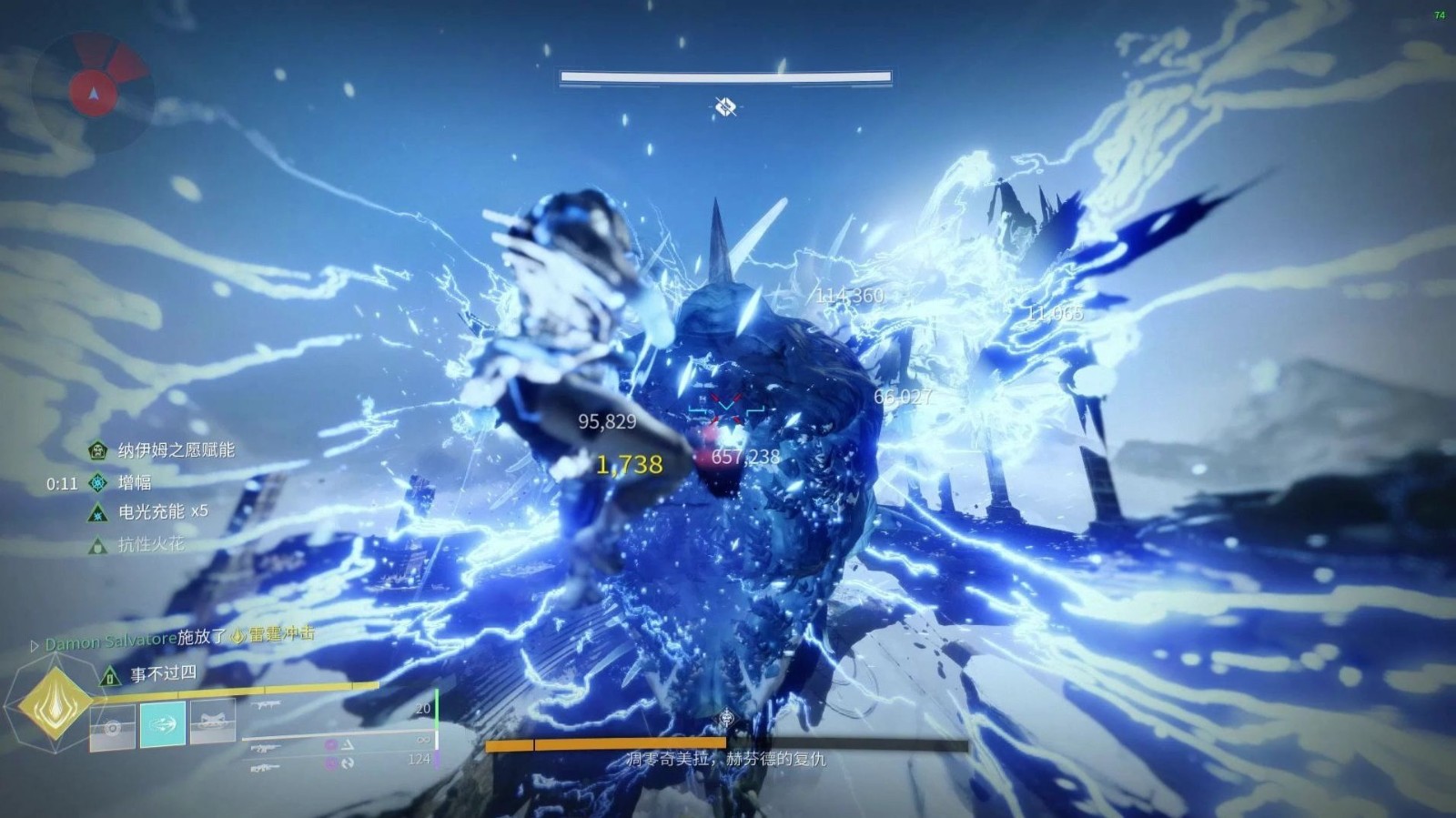This screenshot has height=818, width=1456.
Task: Select the 增幅 buff icon
Action: [x=97, y=482]
